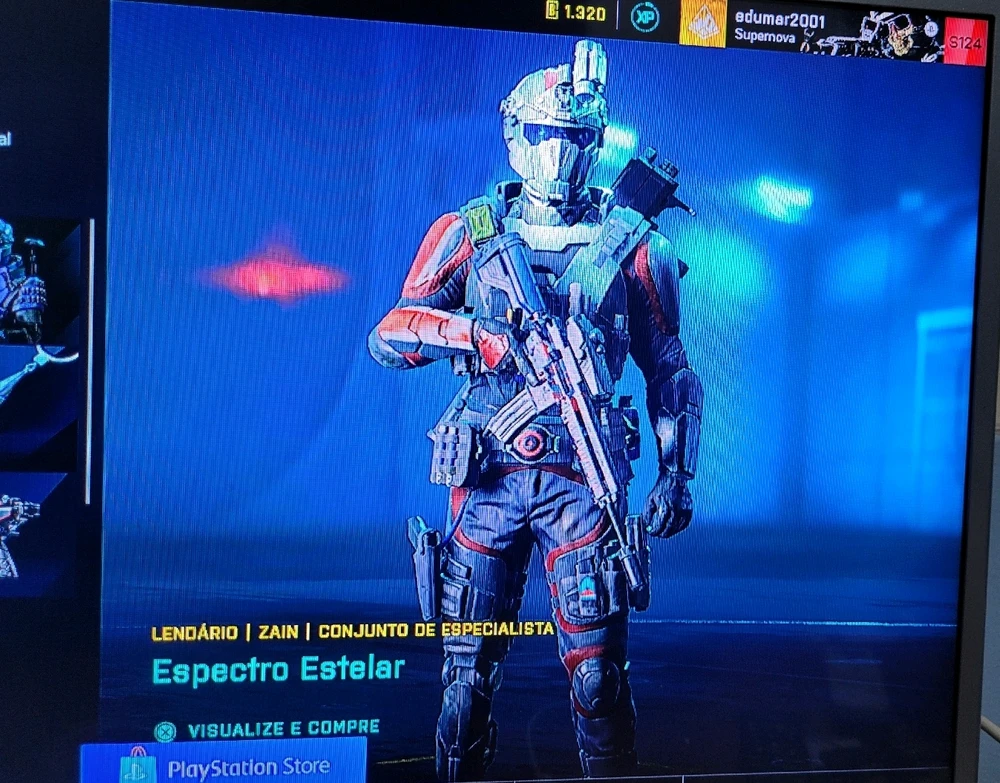Image resolution: width=1000 pixels, height=783 pixels.
Task: Select the Espectro Estelar specialist set
Action: 278,668
